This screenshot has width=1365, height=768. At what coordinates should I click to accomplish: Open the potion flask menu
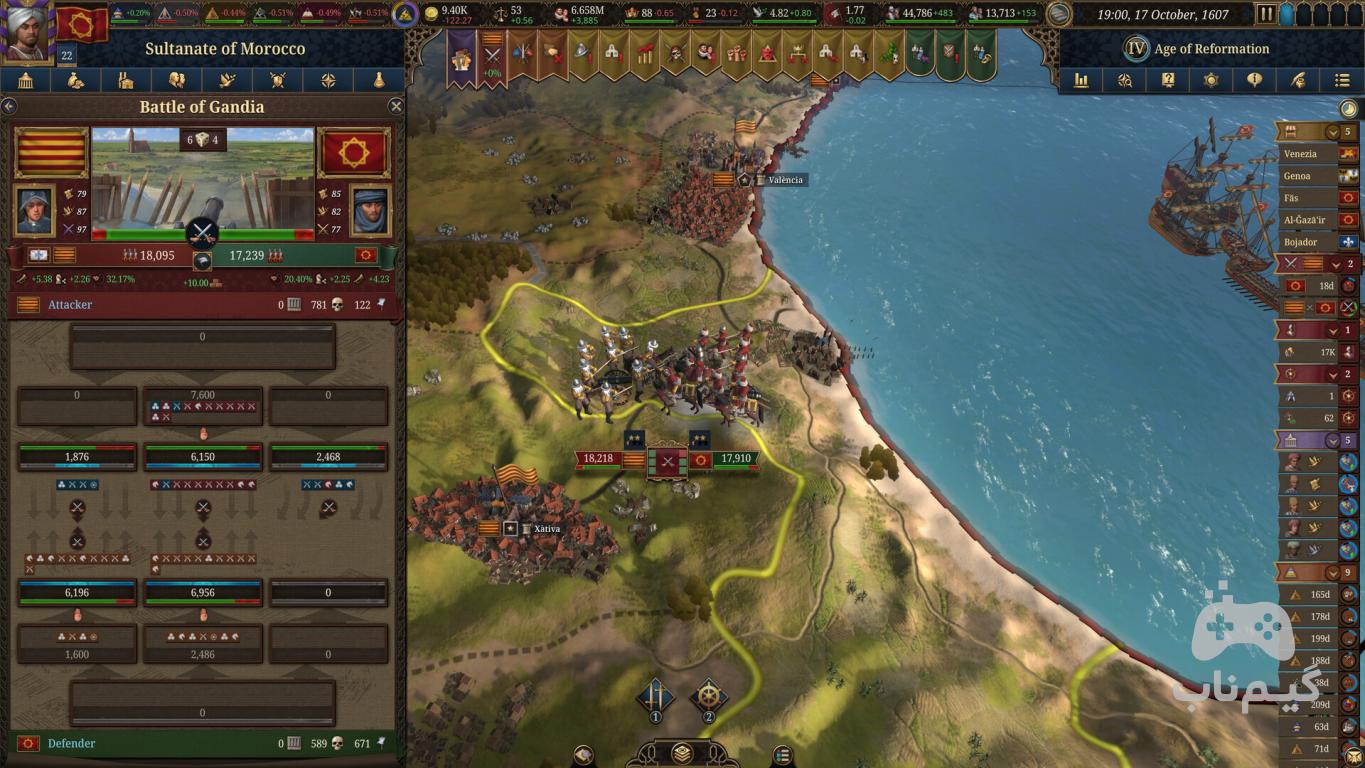[379, 81]
